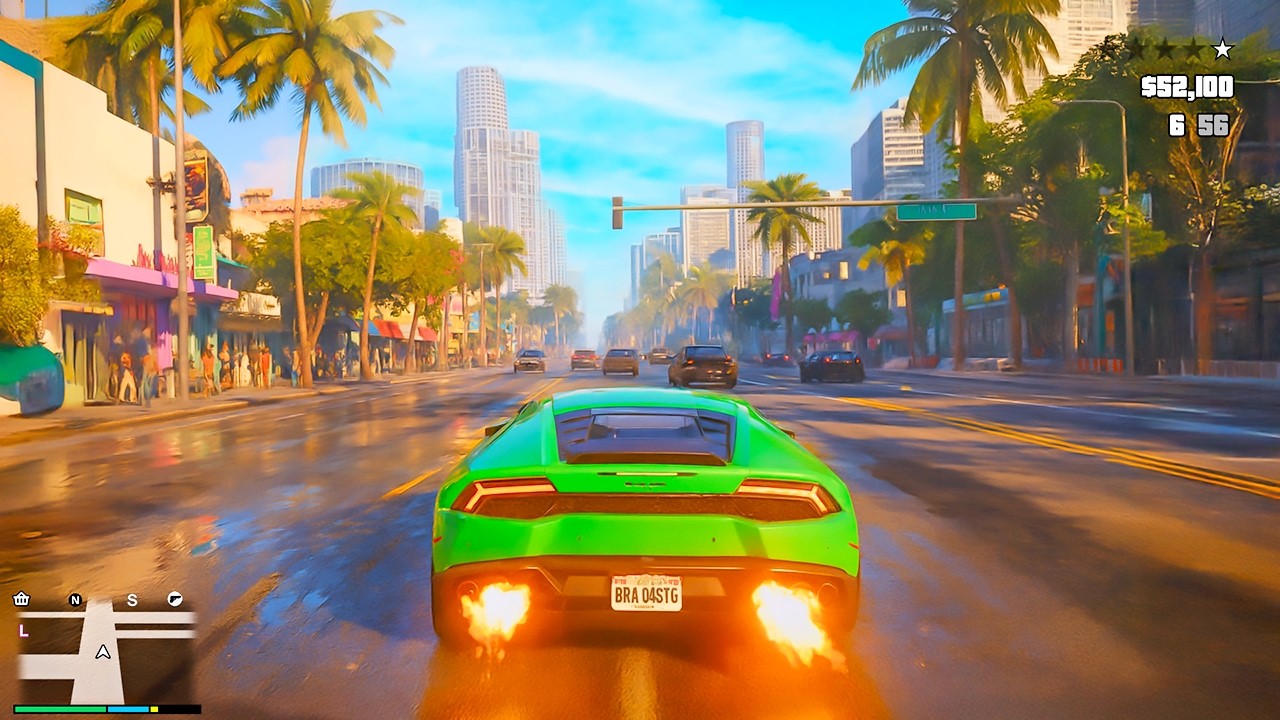The height and width of the screenshot is (720, 1280).
Task: Click the green health bar under the minimap
Action: coord(59,709)
